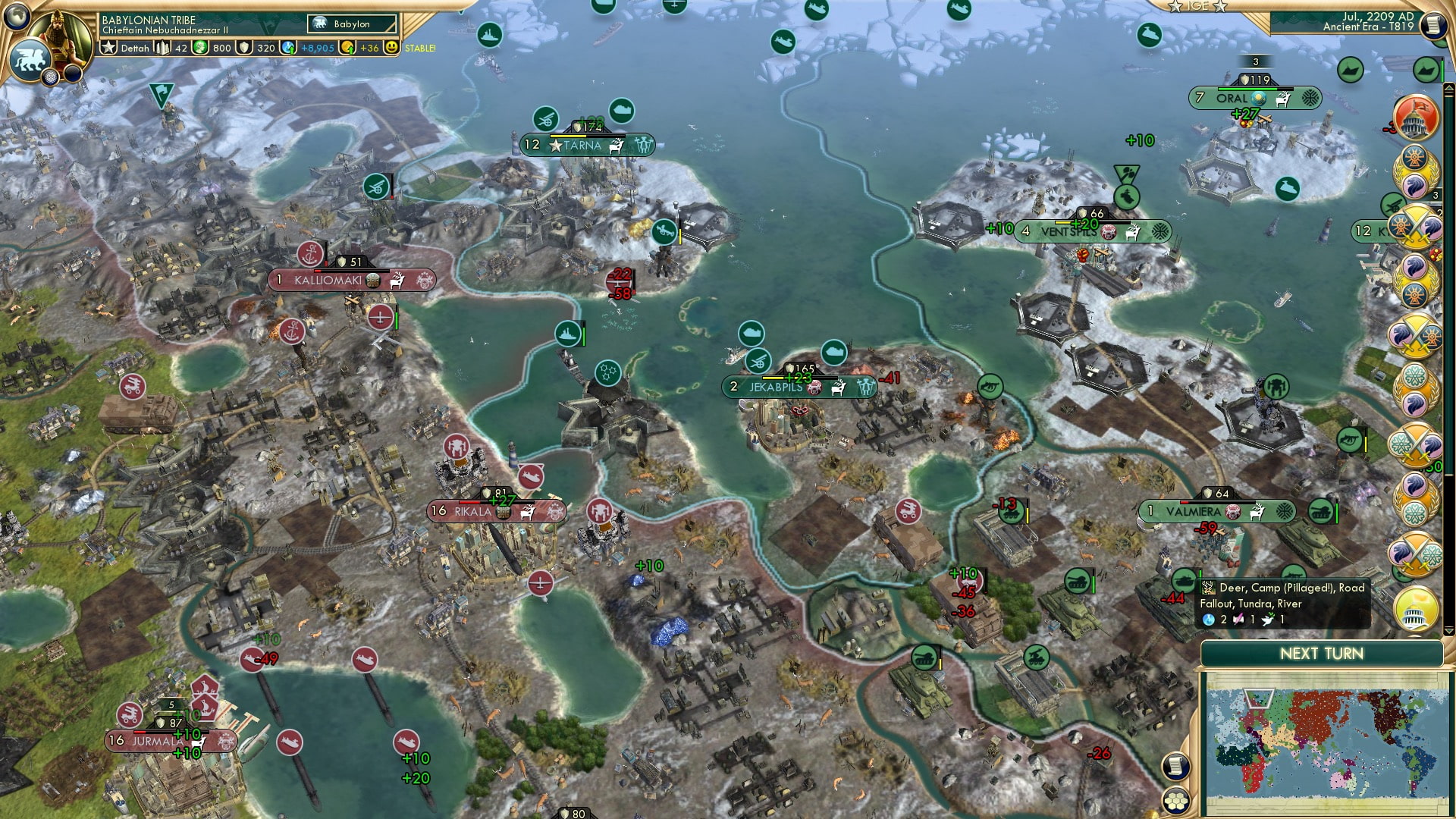Click the Ventspils city banner

(x=1091, y=231)
